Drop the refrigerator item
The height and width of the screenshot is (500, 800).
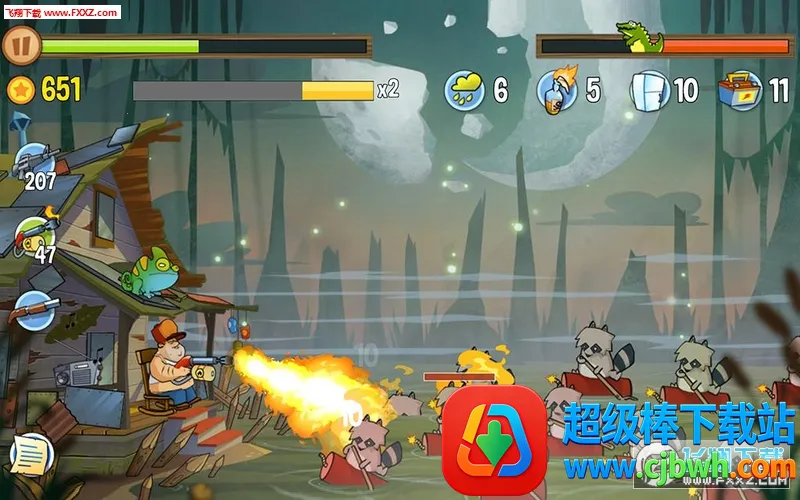(650, 90)
